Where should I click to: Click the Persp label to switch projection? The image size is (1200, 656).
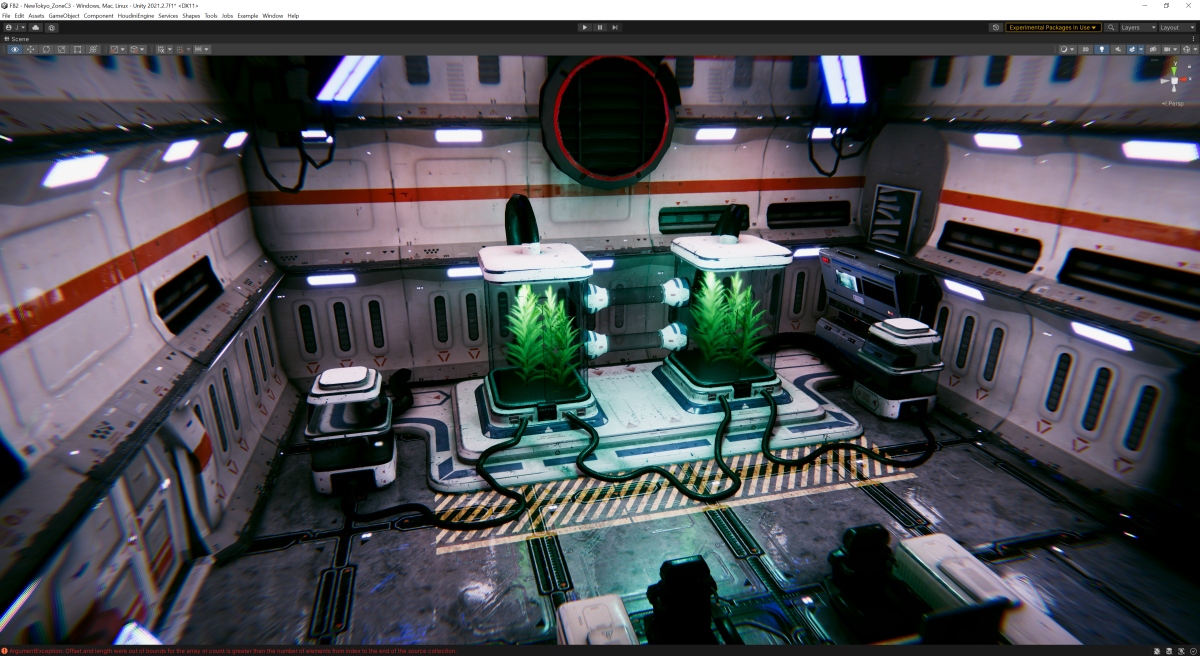point(1172,103)
